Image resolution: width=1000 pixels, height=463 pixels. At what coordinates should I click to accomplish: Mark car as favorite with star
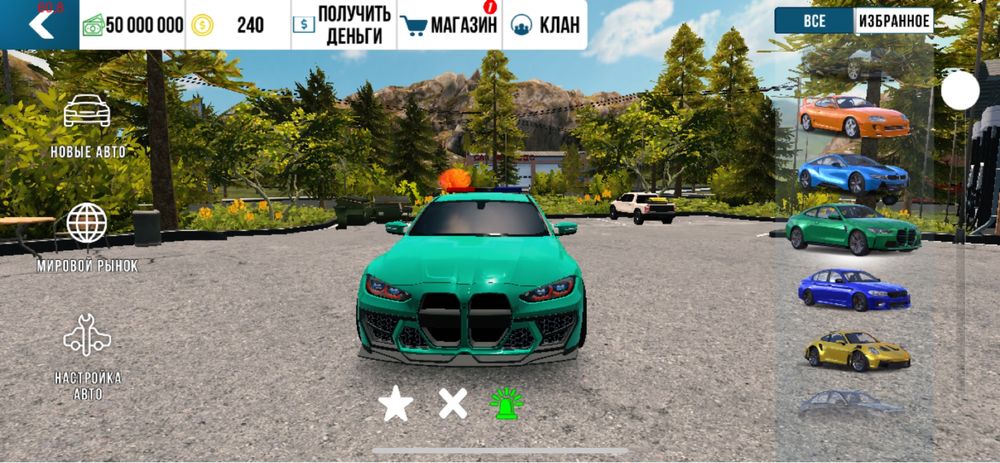[395, 404]
